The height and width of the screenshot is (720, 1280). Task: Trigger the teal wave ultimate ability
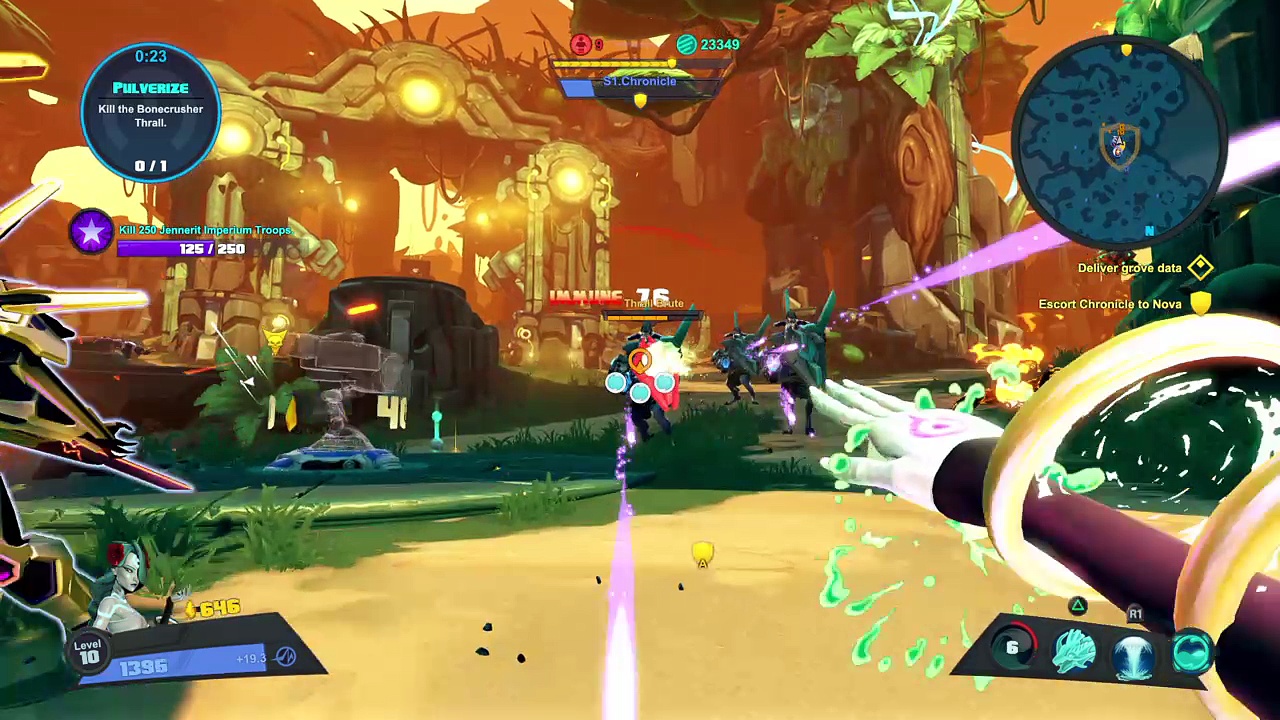pyautogui.click(x=1191, y=652)
